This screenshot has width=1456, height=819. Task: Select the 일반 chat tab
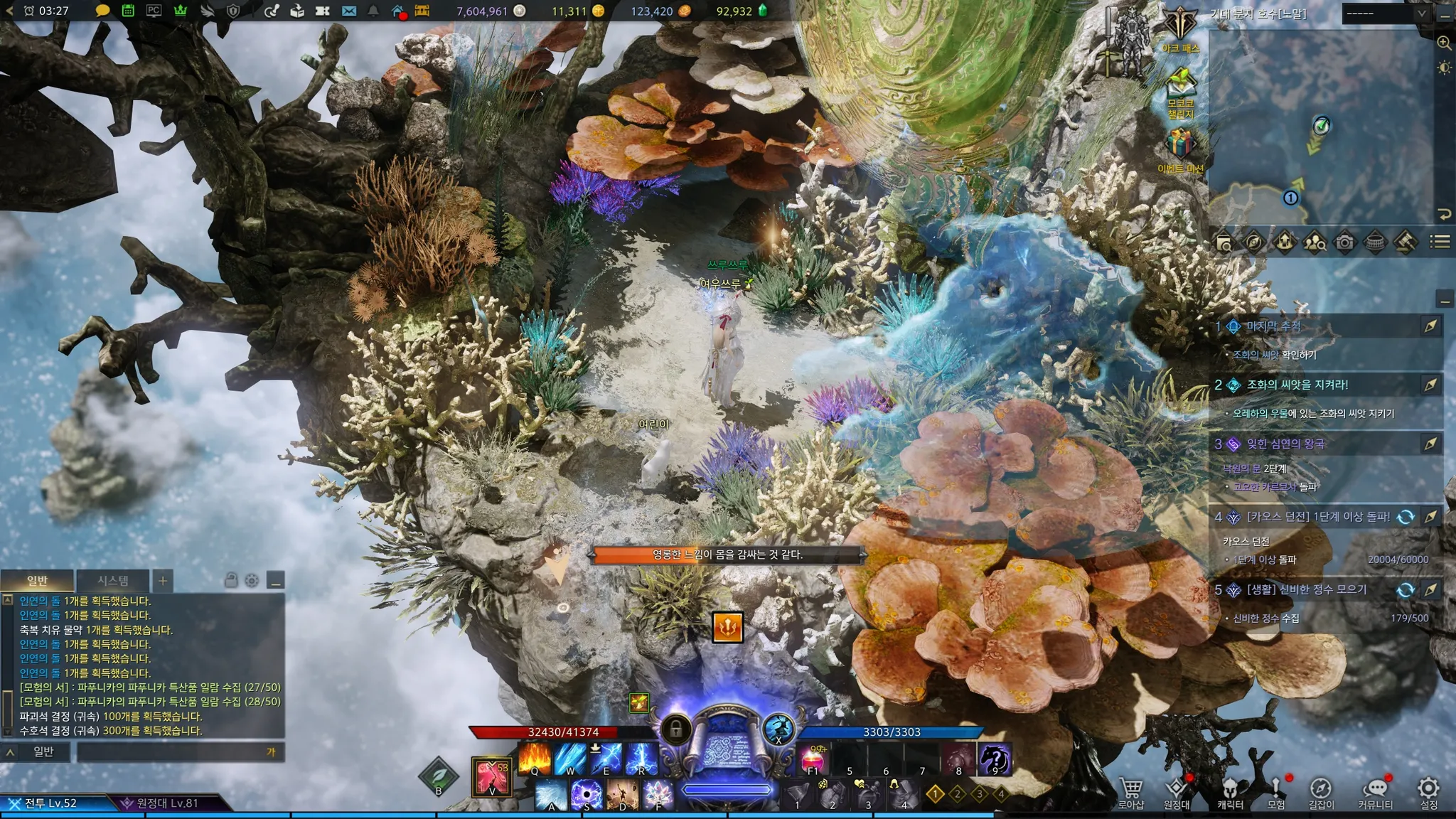[37, 581]
